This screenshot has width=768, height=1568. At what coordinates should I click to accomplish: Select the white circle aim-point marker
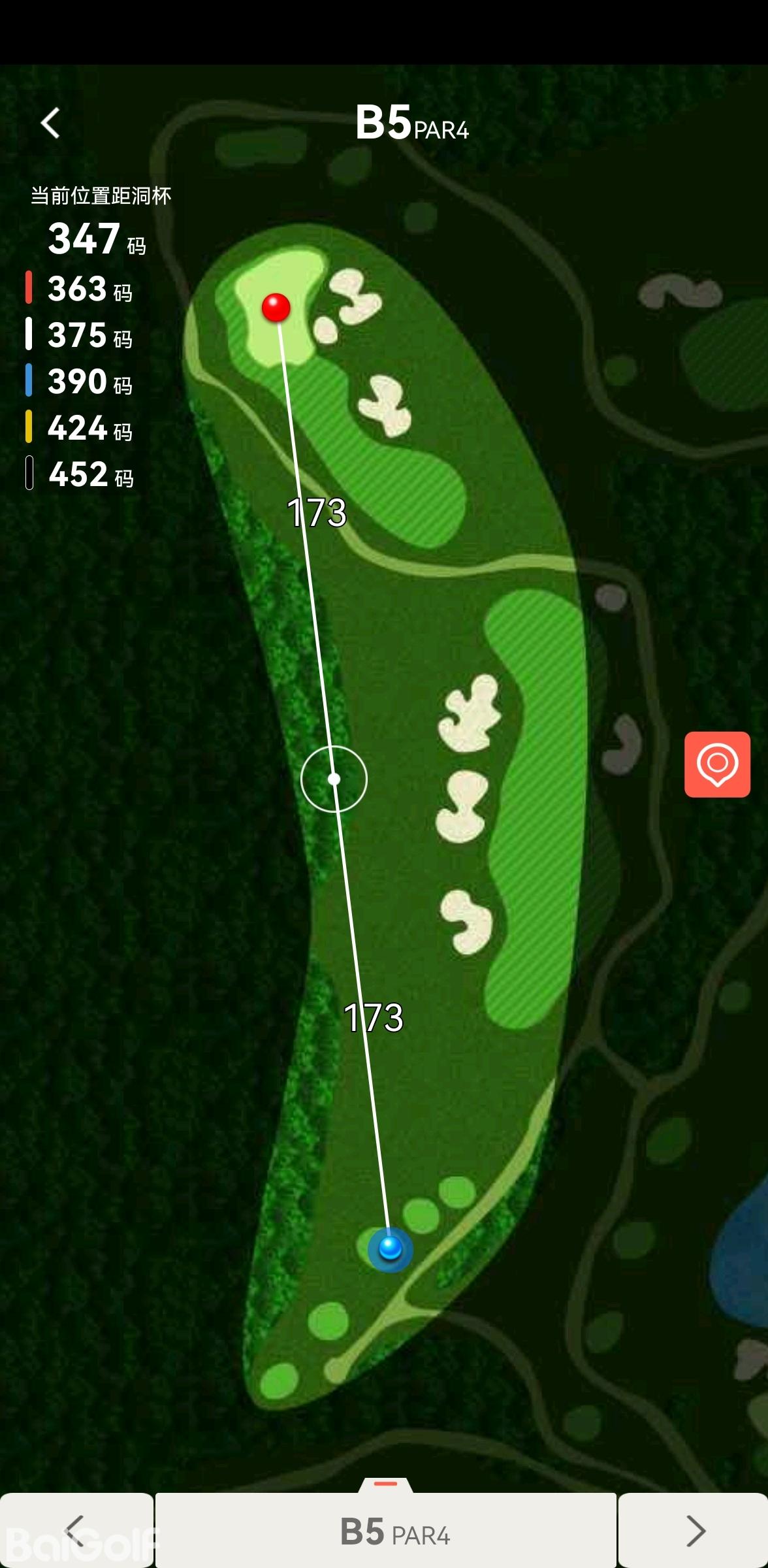pyautogui.click(x=334, y=779)
